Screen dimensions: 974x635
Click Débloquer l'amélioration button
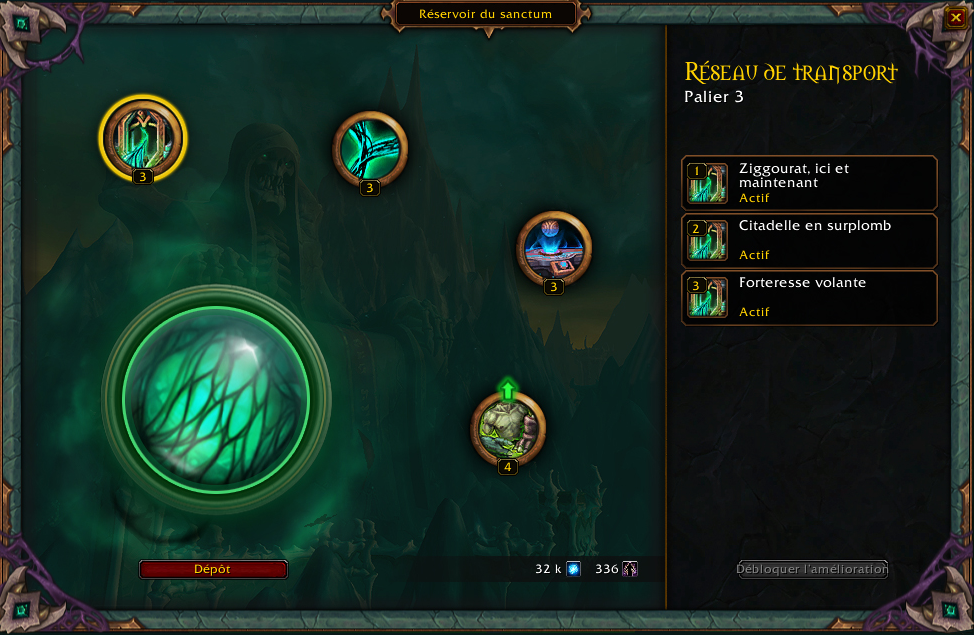click(x=812, y=569)
